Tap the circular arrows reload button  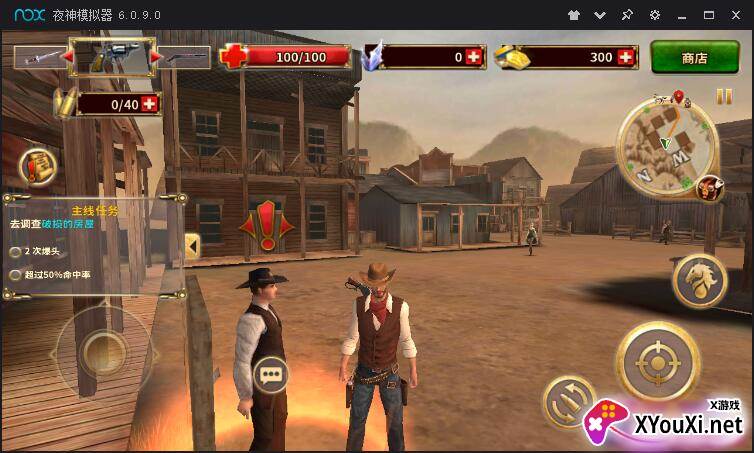[x=567, y=402]
